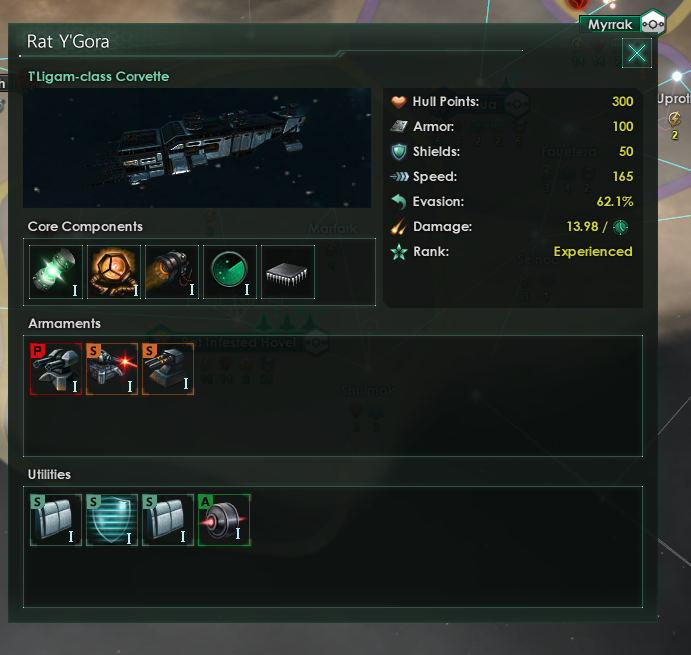Choose the thruster core component icon
The image size is (691, 655).
(x=172, y=272)
